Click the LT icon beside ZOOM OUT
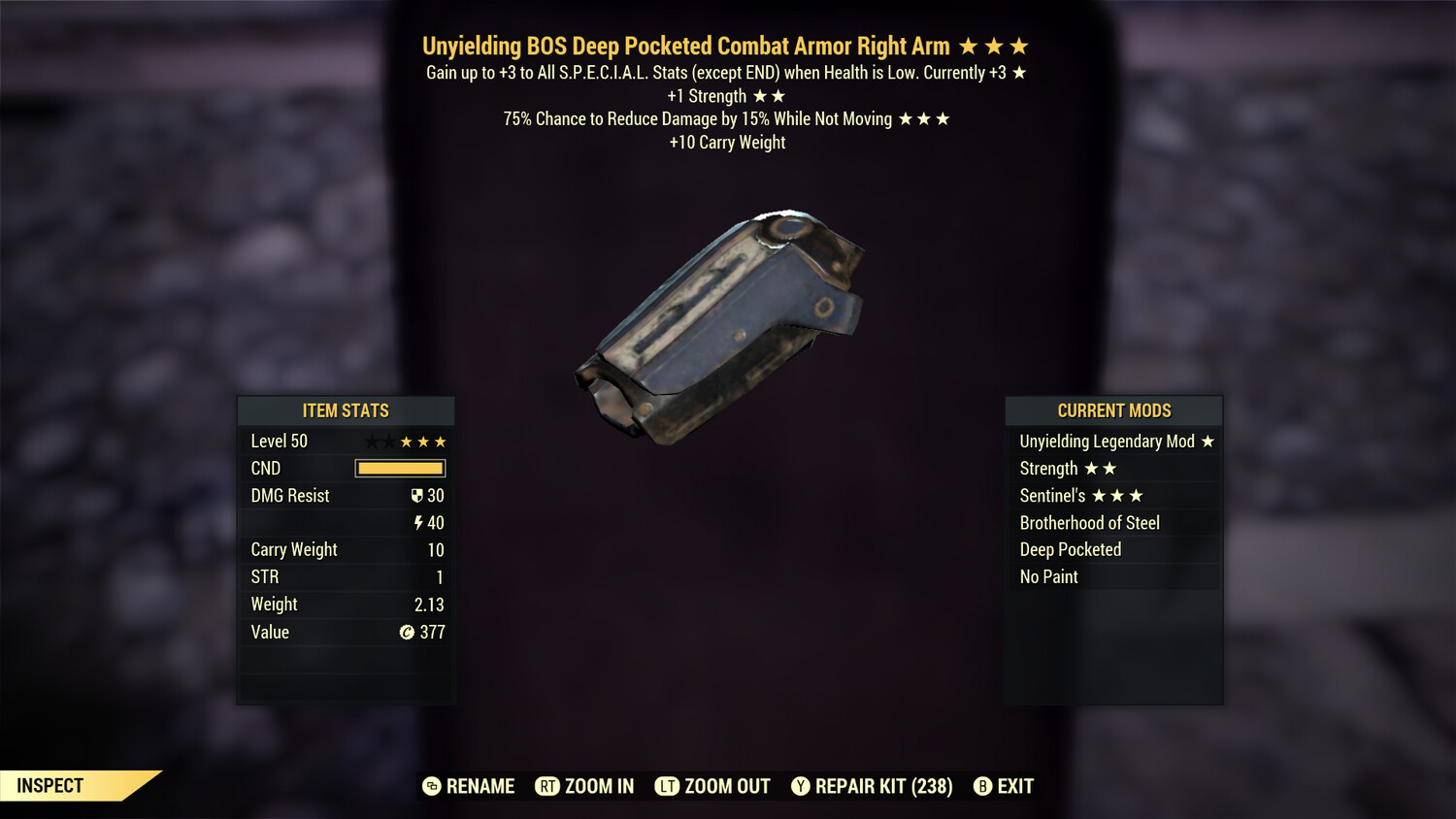 coord(668,786)
